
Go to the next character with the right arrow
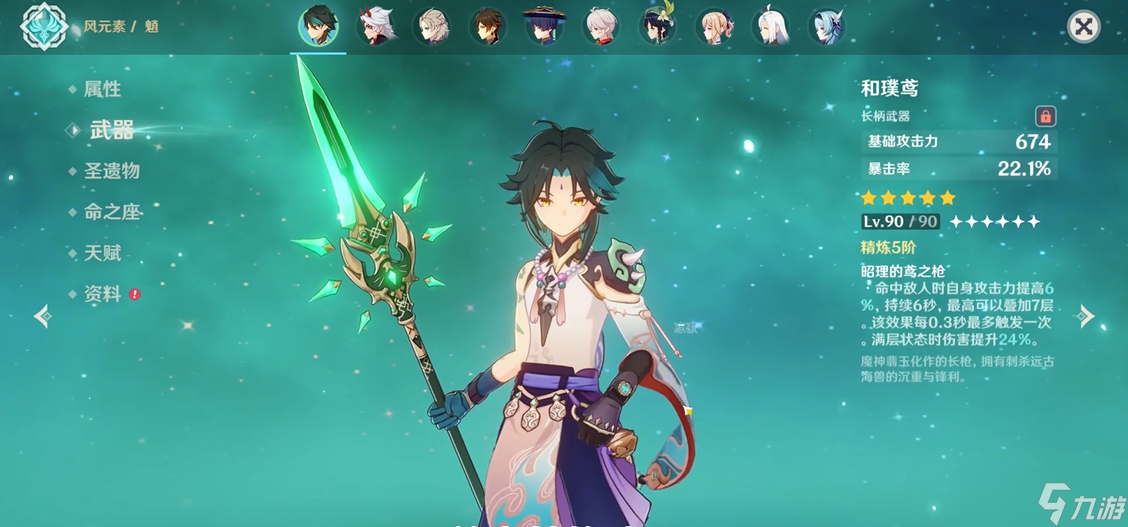pos(1086,317)
